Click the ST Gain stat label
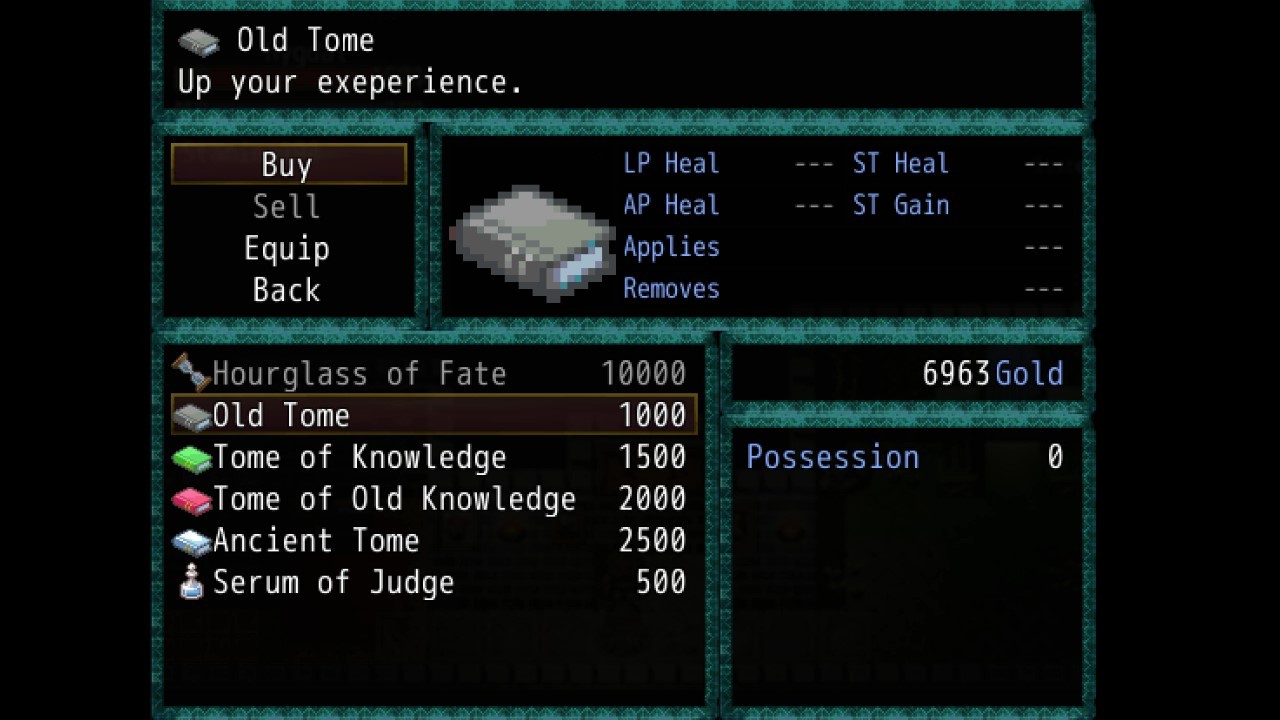 pyautogui.click(x=901, y=205)
